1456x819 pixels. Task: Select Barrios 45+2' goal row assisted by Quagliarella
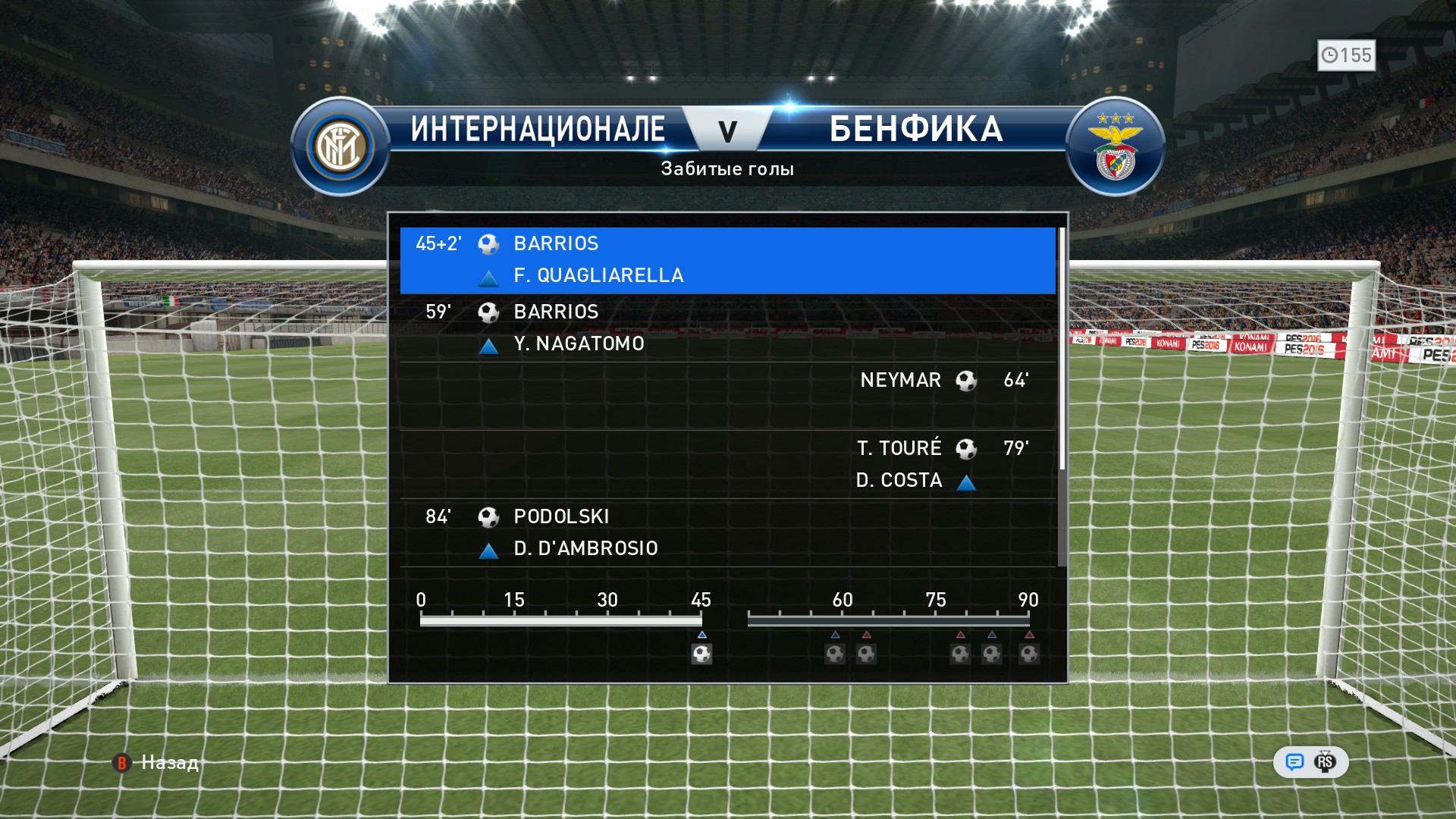(x=726, y=259)
